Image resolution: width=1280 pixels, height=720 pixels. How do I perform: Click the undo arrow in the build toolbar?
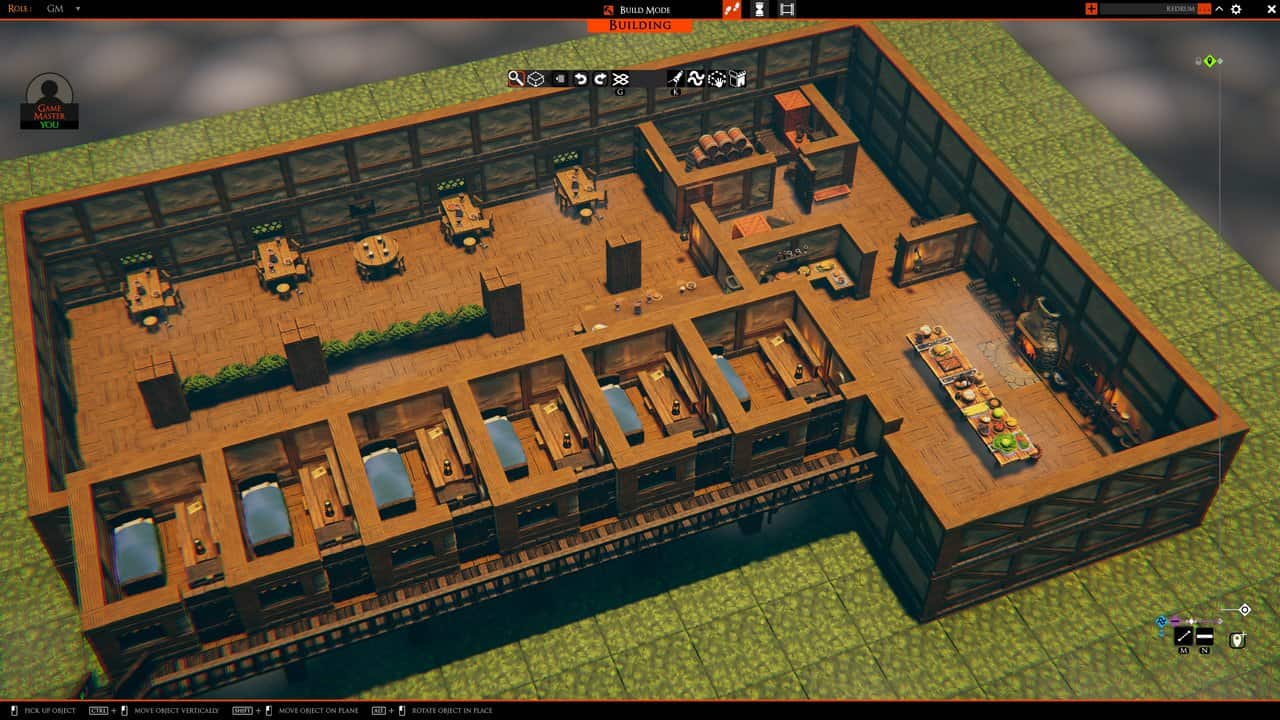pyautogui.click(x=580, y=78)
